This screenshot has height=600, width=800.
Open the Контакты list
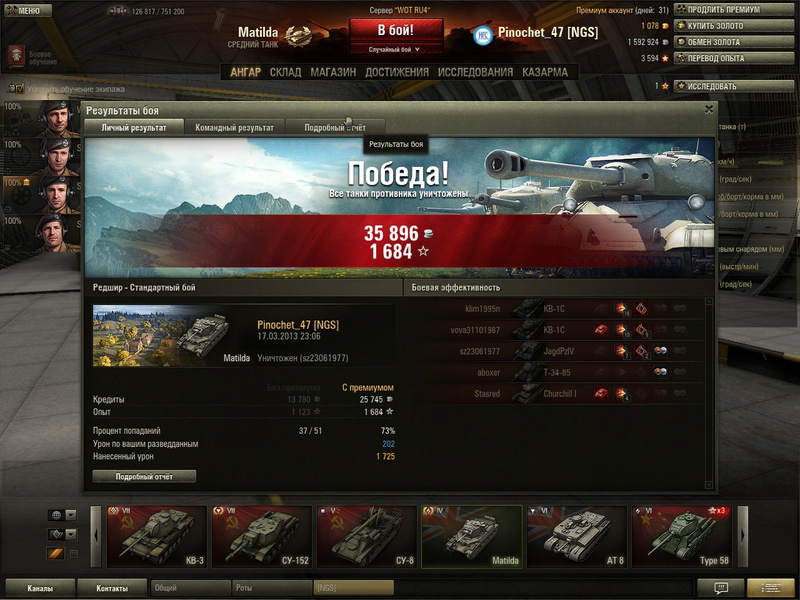[112, 588]
